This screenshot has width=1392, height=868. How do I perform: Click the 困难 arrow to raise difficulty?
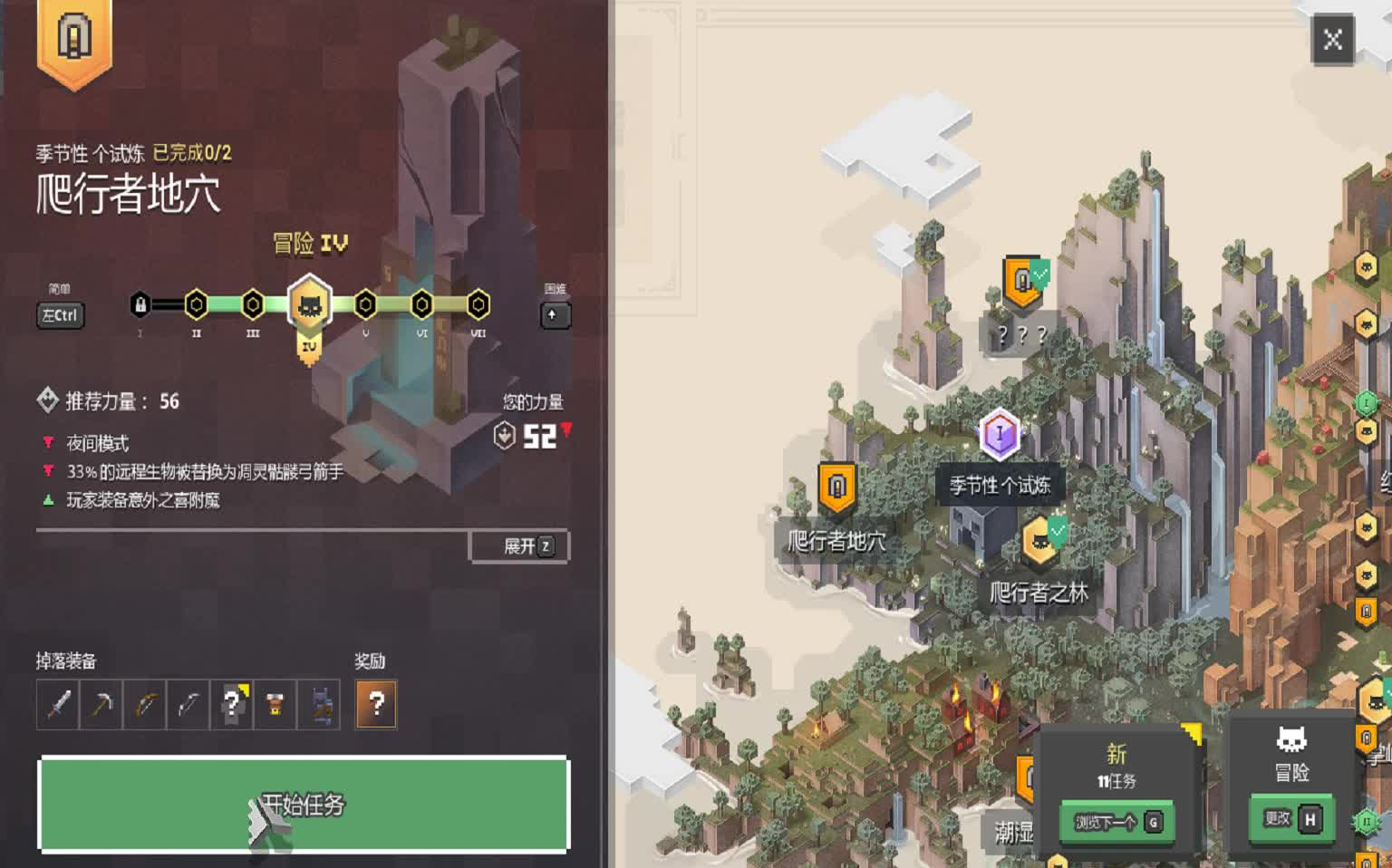coord(556,315)
